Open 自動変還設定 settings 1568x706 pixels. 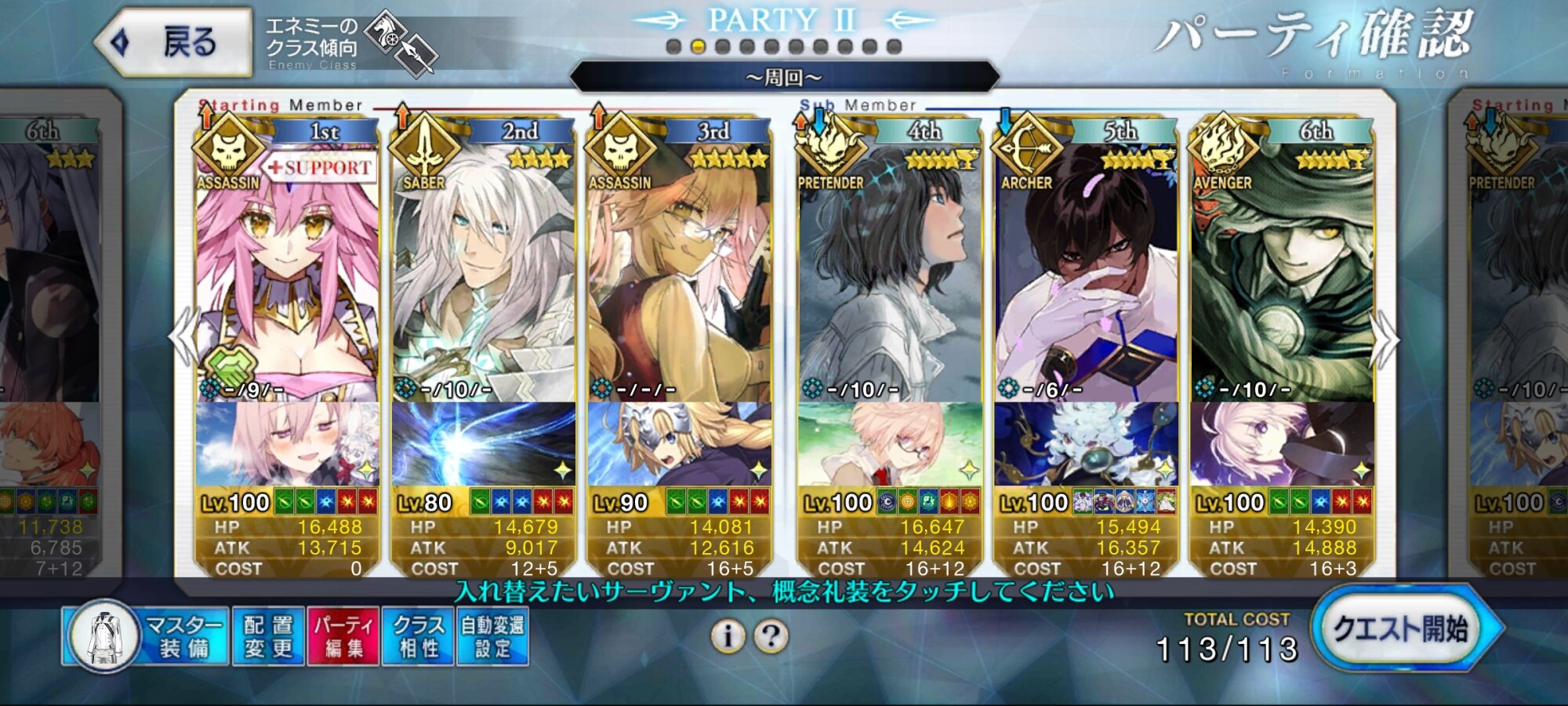click(492, 636)
